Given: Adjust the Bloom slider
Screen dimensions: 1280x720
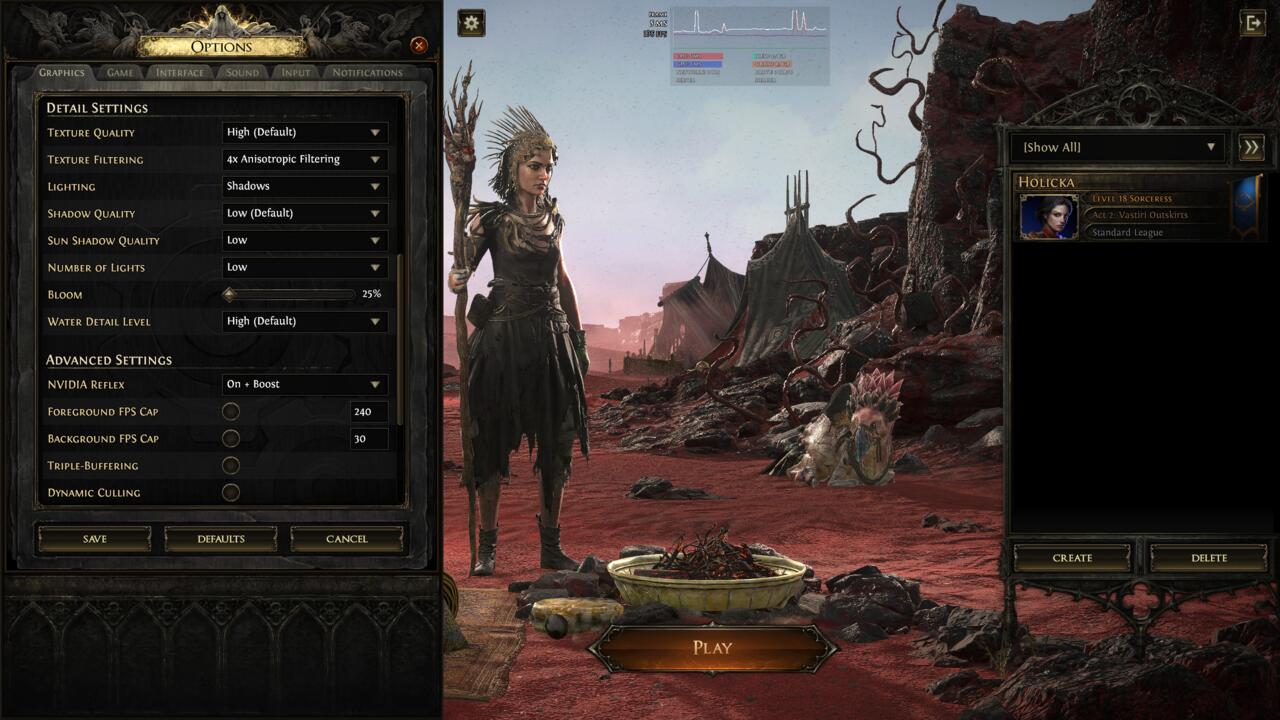Looking at the screenshot, I should pyautogui.click(x=230, y=294).
